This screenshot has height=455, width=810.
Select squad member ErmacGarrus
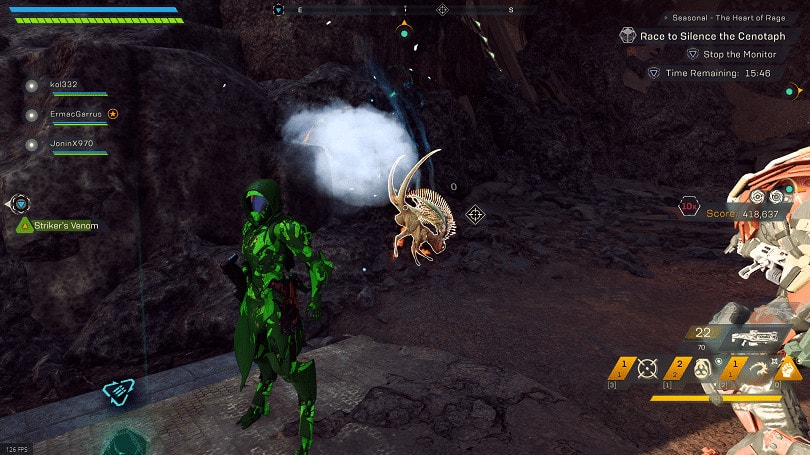tap(75, 114)
